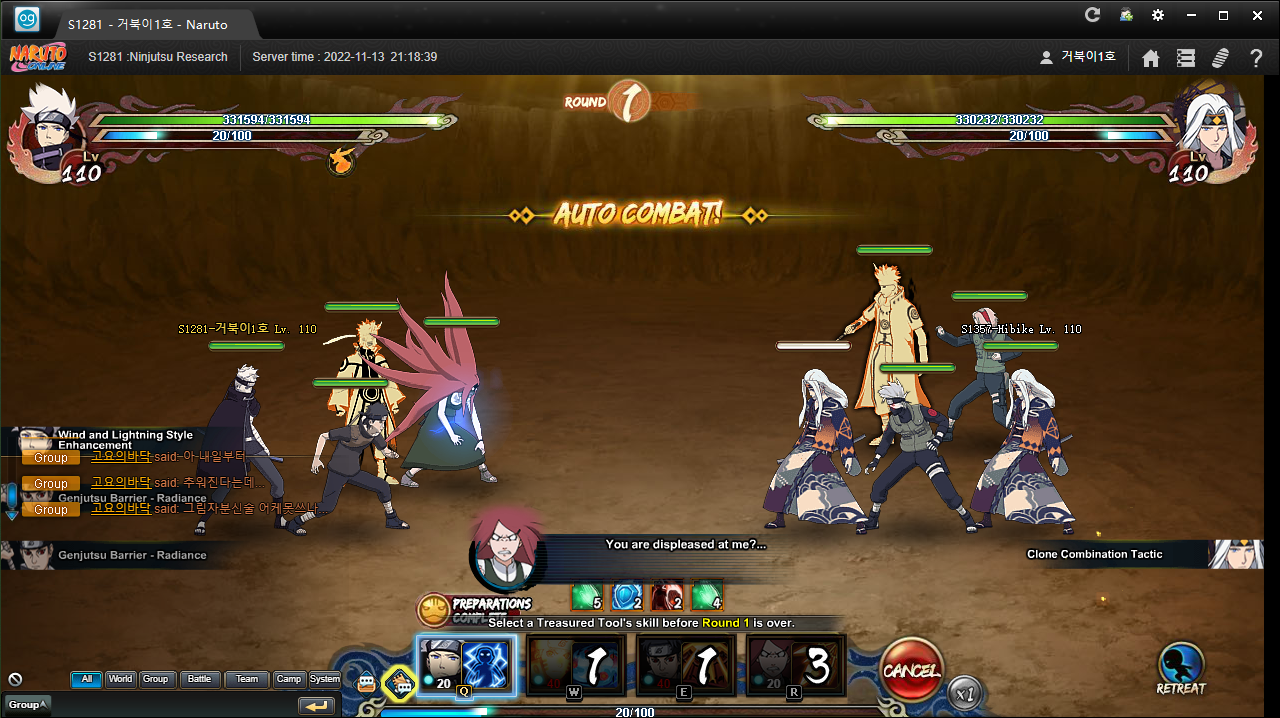The image size is (1280, 718).
Task: Reload the game with the refresh icon
Action: (1093, 15)
